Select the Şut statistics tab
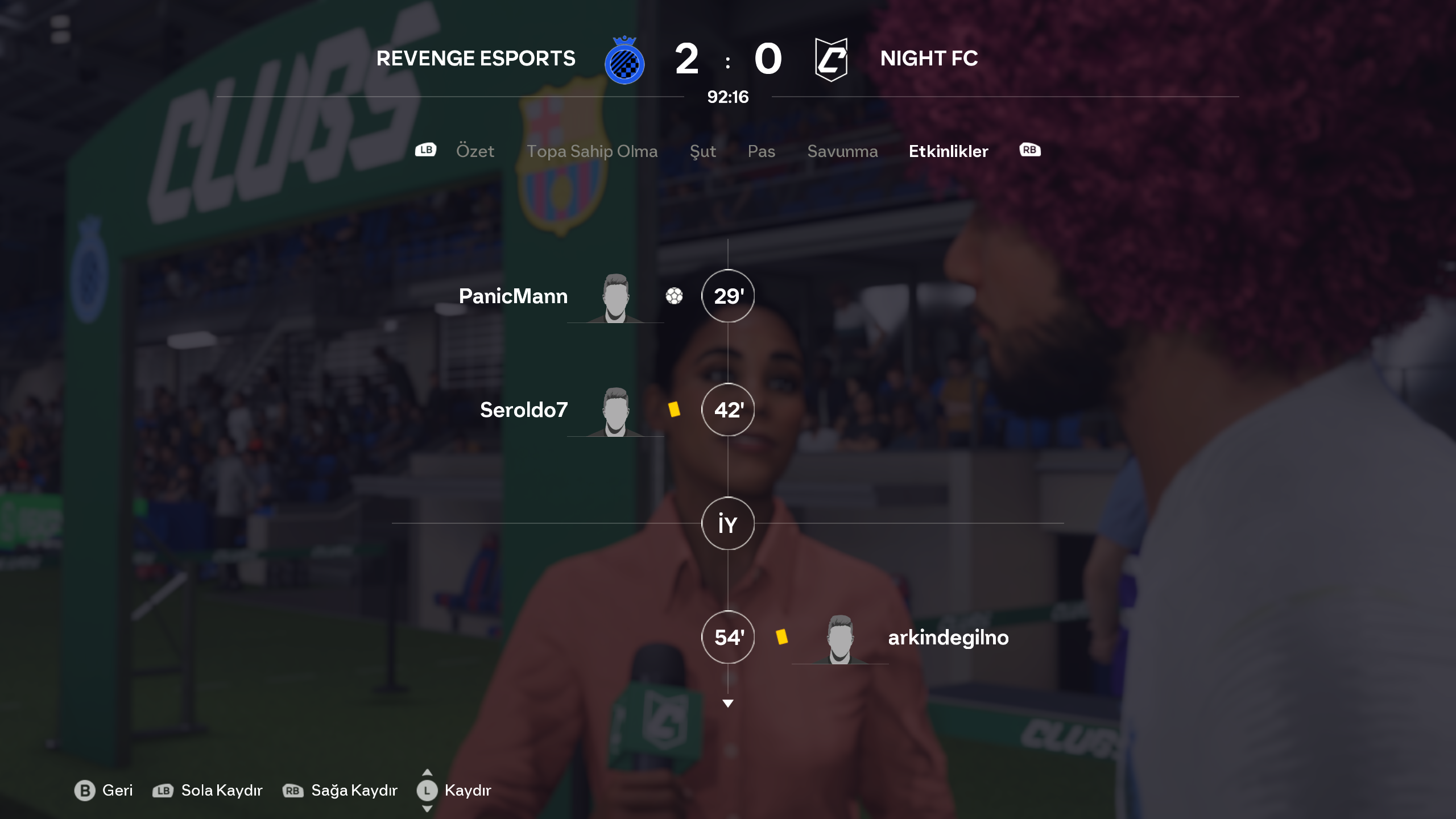Screen dimensions: 1456x819 coord(702,151)
